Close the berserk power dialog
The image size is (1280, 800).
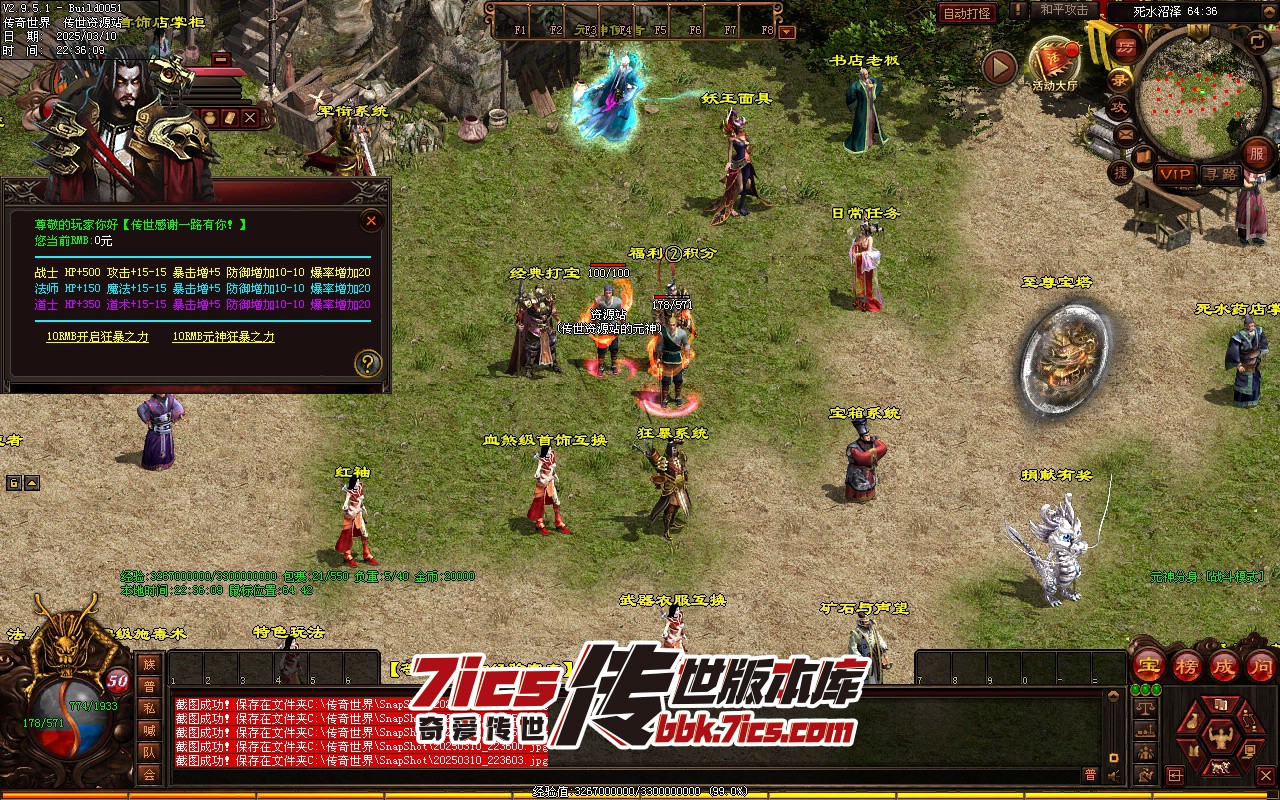click(371, 221)
